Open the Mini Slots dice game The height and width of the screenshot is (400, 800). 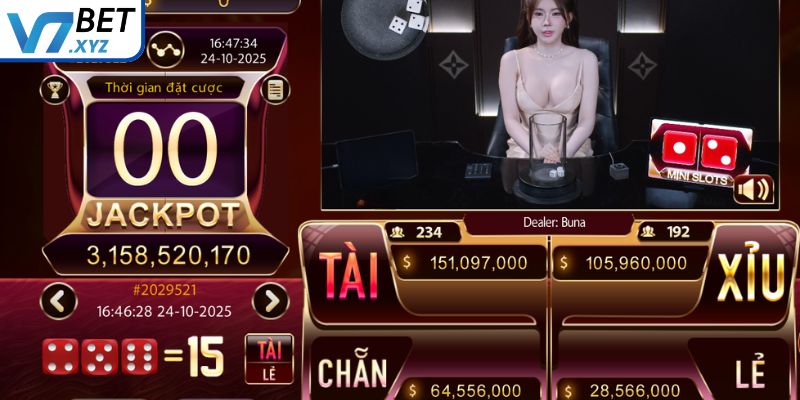699,153
